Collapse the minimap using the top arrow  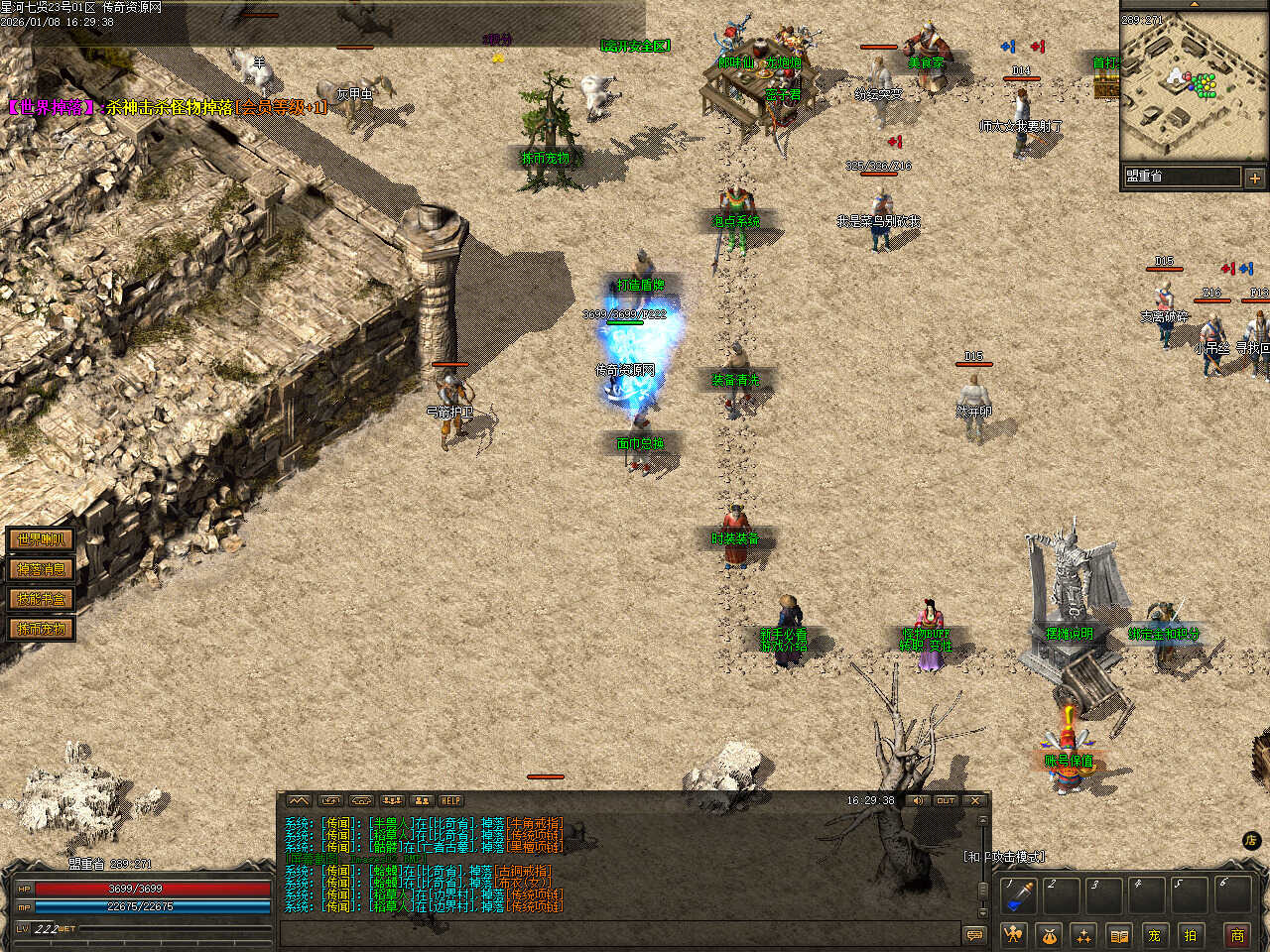point(1195,4)
